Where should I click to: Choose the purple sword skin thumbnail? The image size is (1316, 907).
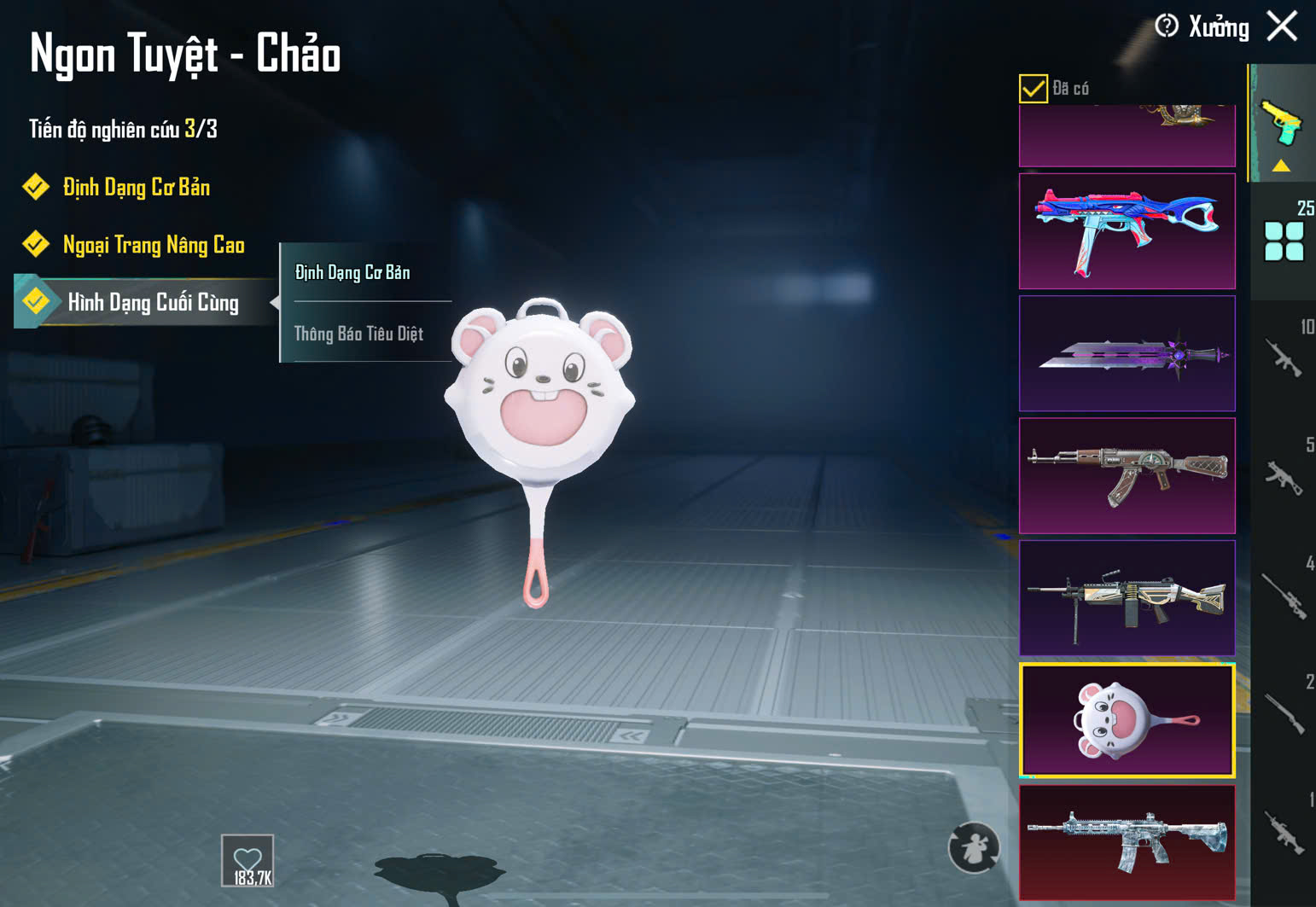point(1127,353)
